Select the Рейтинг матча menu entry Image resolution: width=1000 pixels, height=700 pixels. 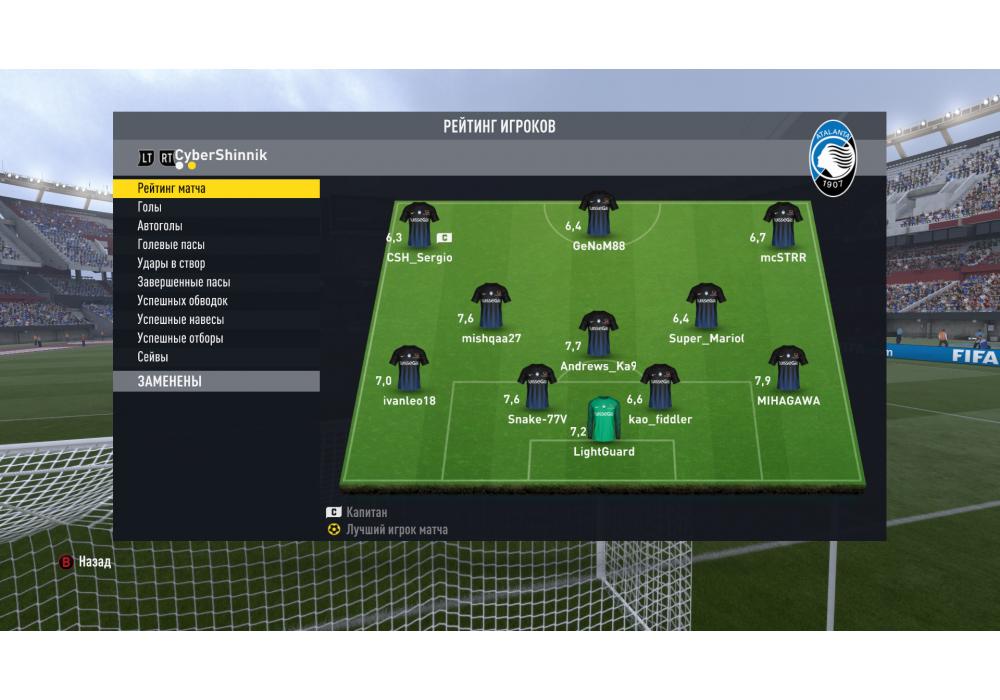(x=216, y=188)
